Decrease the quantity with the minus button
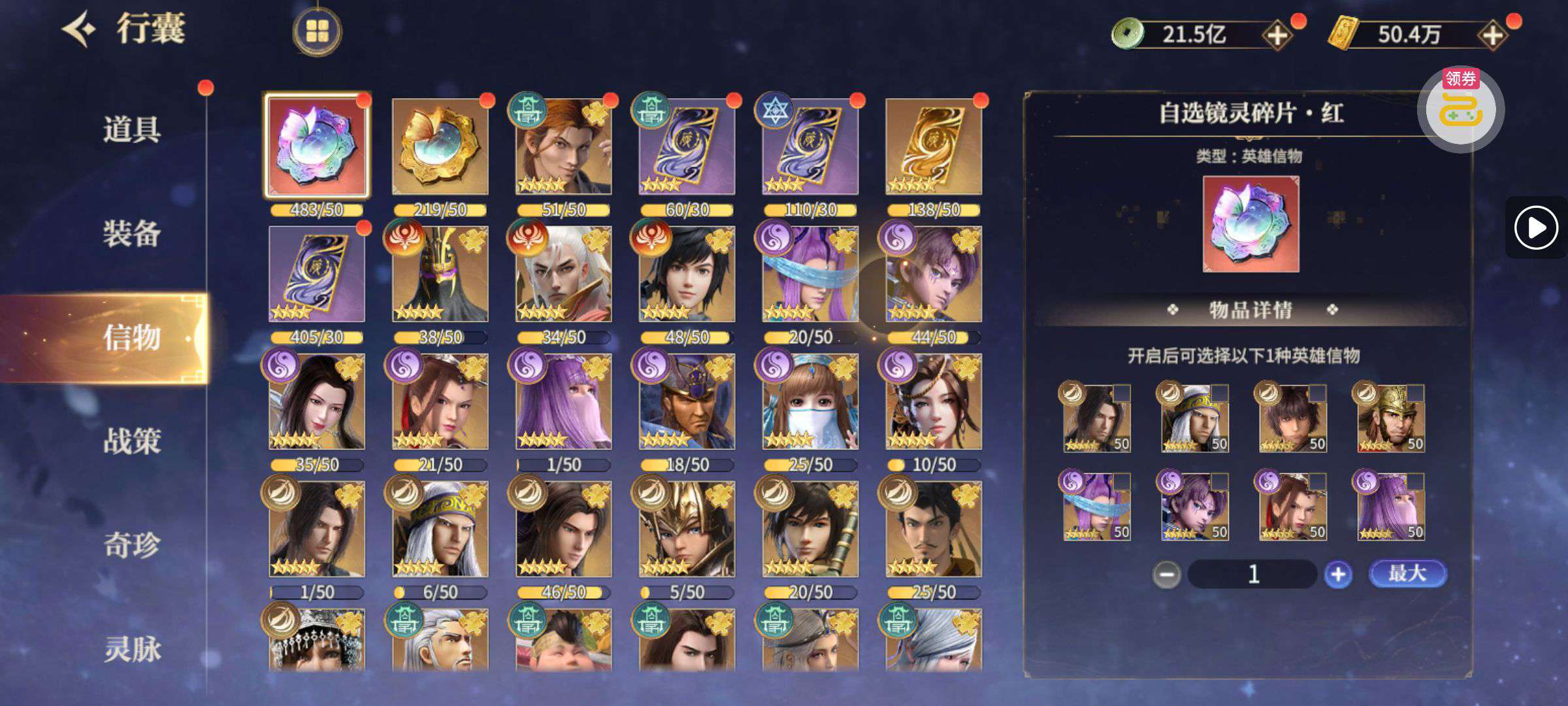 pos(1166,575)
